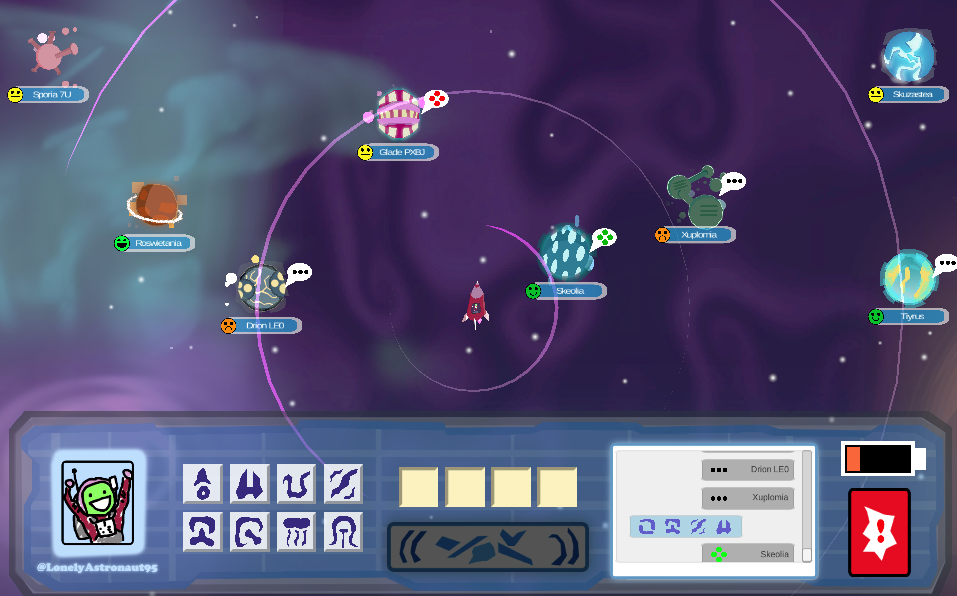Choose the arch horseshoe glyph
The image size is (957, 596).
click(x=343, y=531)
